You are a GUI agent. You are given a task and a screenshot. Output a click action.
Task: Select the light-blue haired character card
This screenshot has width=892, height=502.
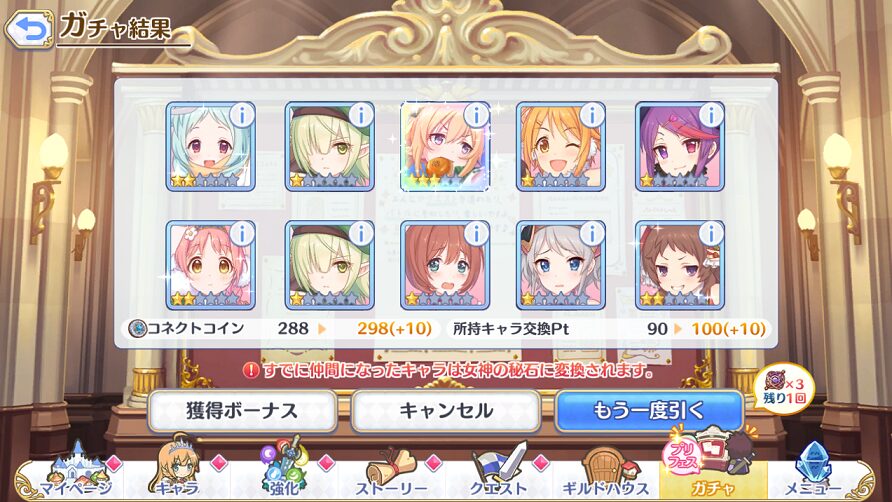tap(210, 146)
